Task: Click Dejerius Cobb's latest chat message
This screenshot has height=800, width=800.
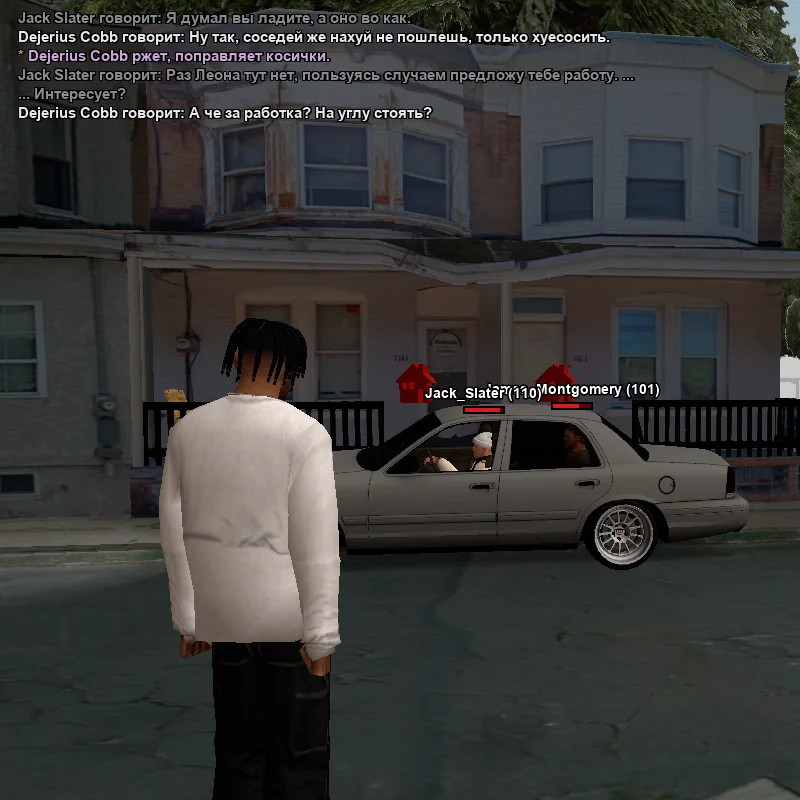Action: click(225, 113)
